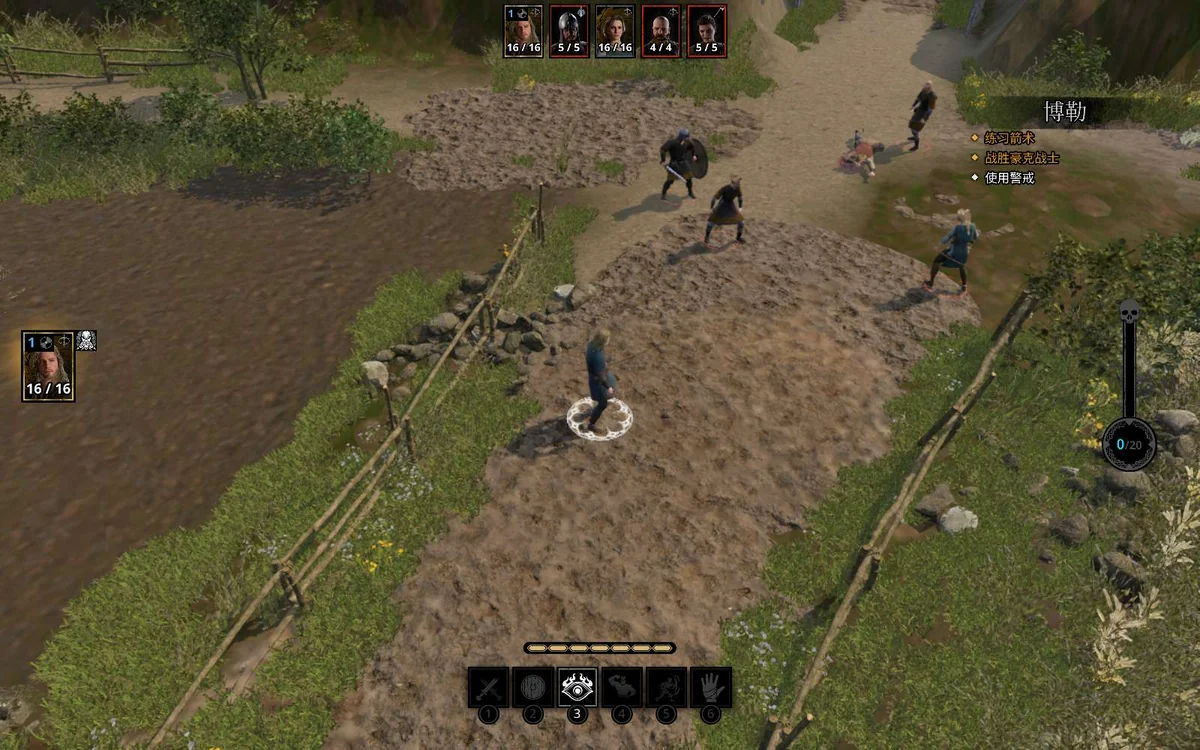1200x750 pixels.
Task: Select the 战胜豪克战士 objective
Action: 1021,158
